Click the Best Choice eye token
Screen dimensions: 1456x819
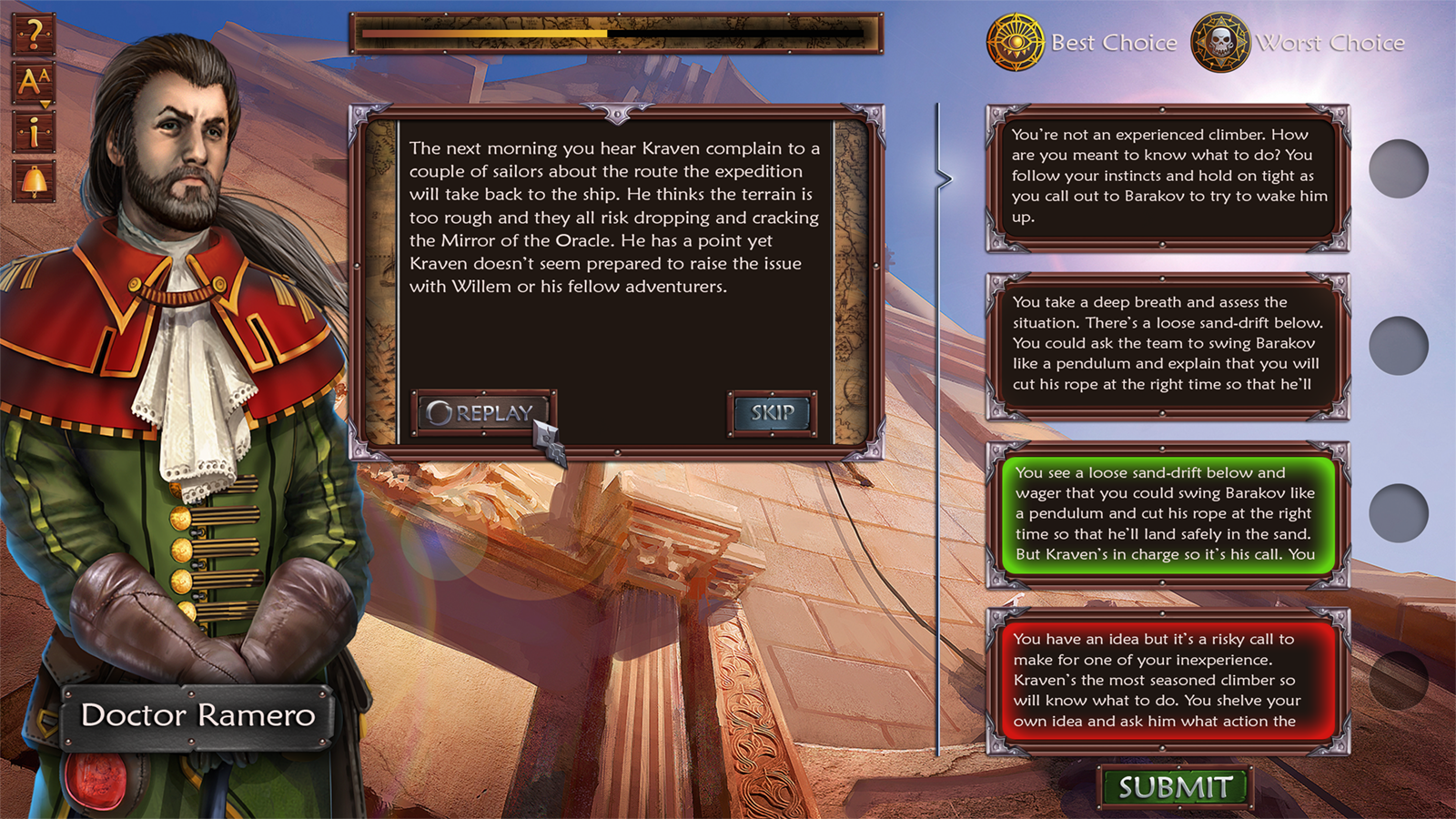(1015, 43)
